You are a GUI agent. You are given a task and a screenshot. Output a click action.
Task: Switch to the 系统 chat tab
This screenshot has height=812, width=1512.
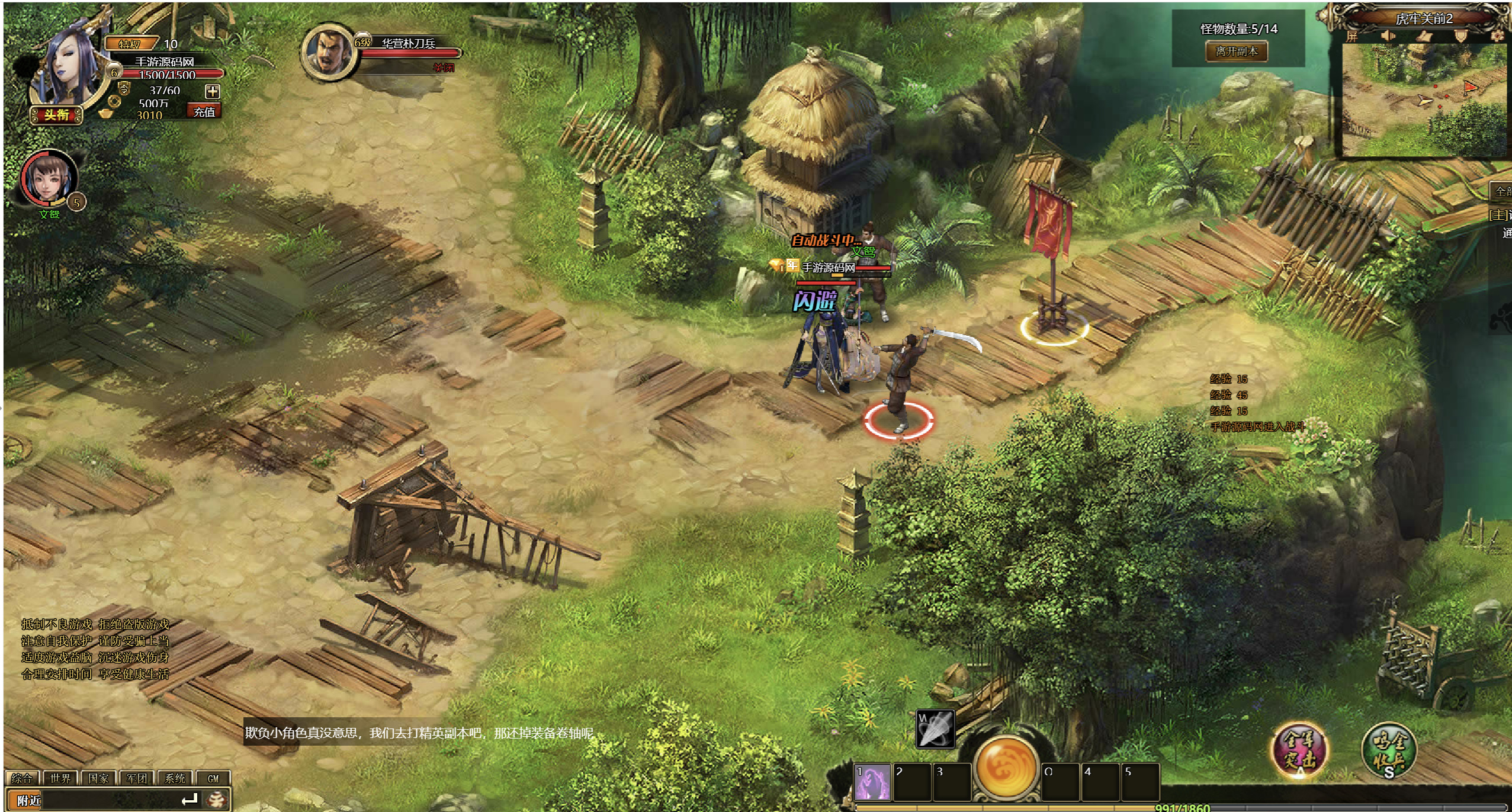pyautogui.click(x=175, y=778)
